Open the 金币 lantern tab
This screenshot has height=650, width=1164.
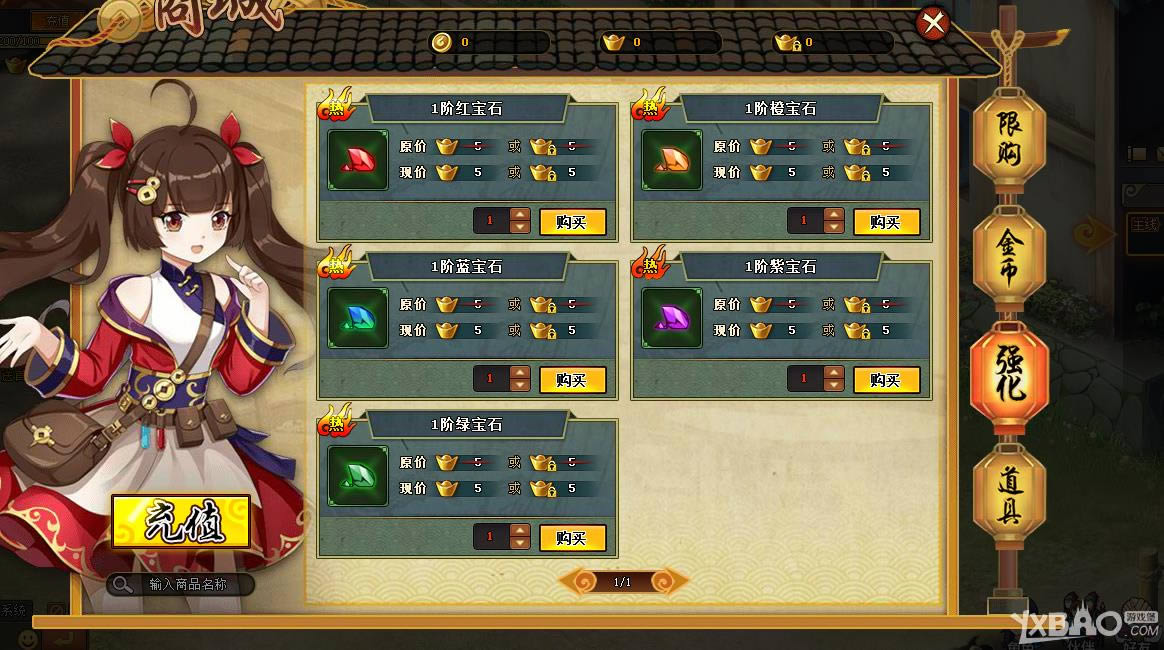[1009, 256]
